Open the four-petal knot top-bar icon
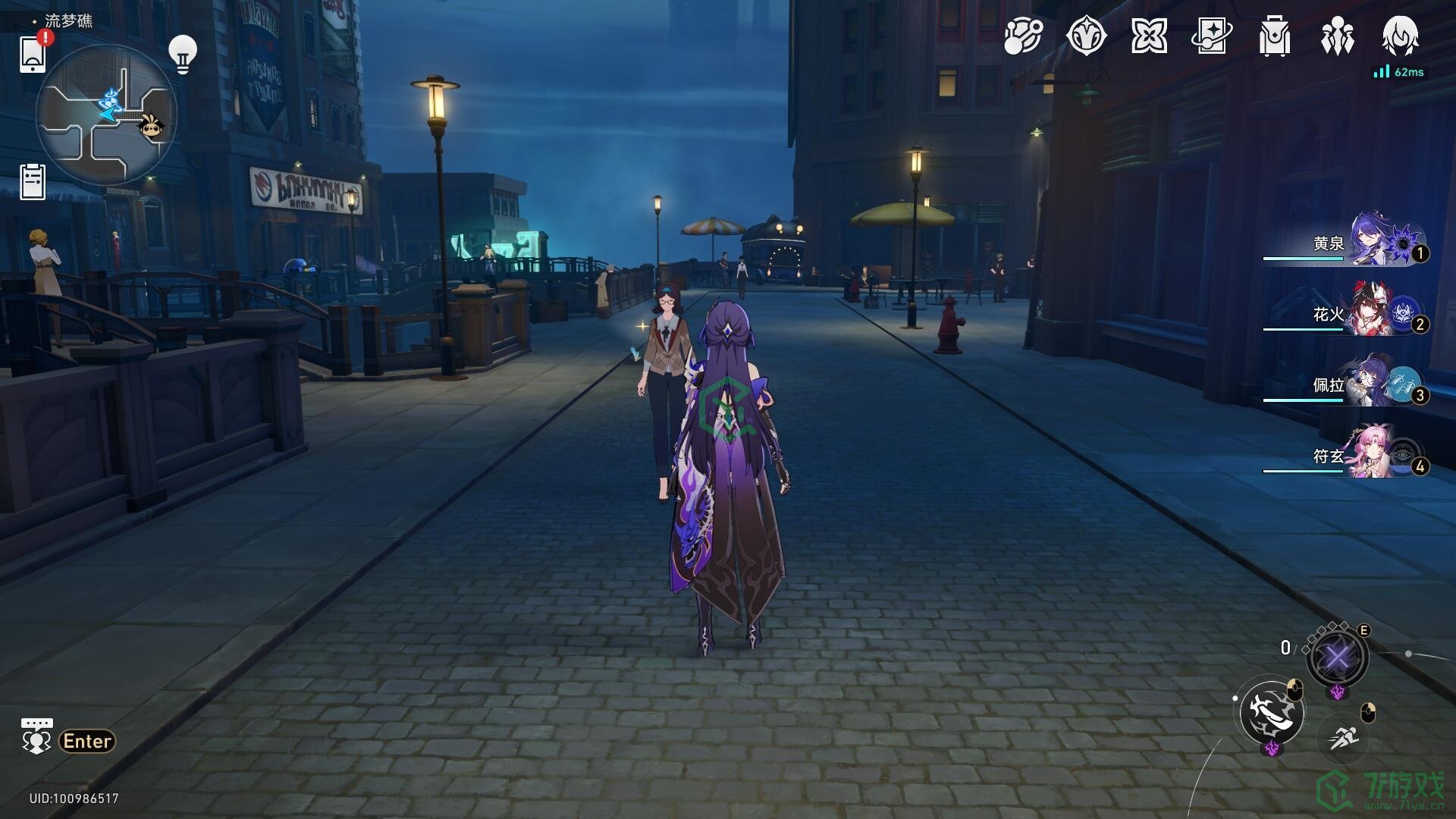The height and width of the screenshot is (819, 1456). [x=1149, y=36]
